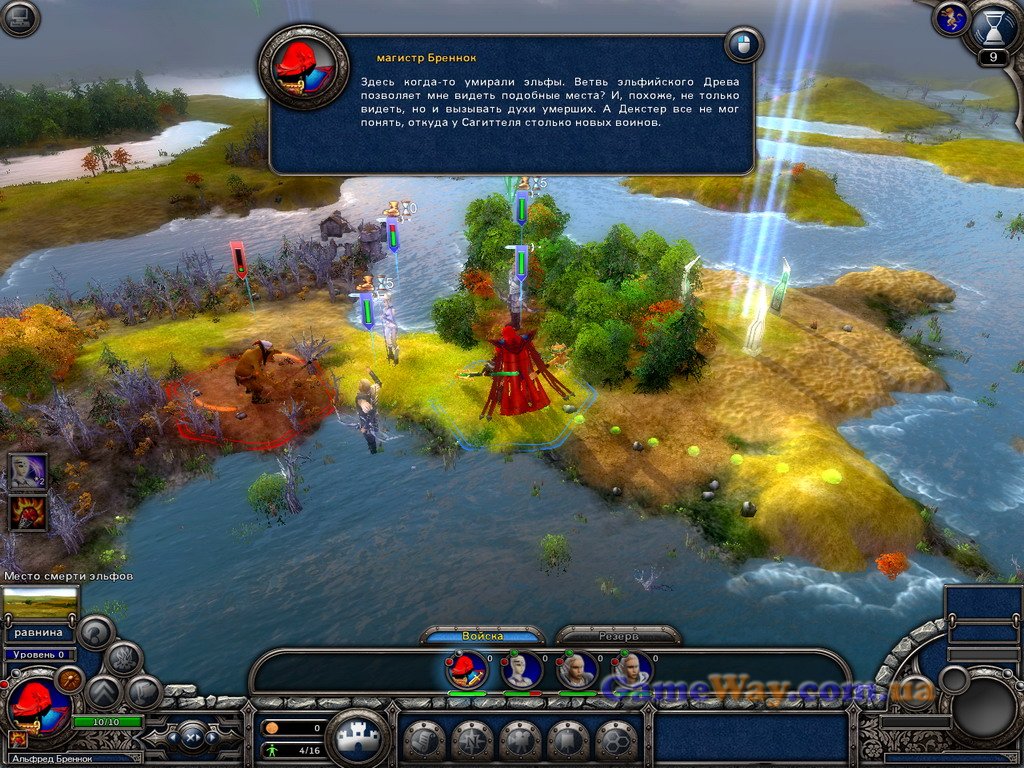Dismiss the dialogue with the mouse icon

(x=743, y=45)
